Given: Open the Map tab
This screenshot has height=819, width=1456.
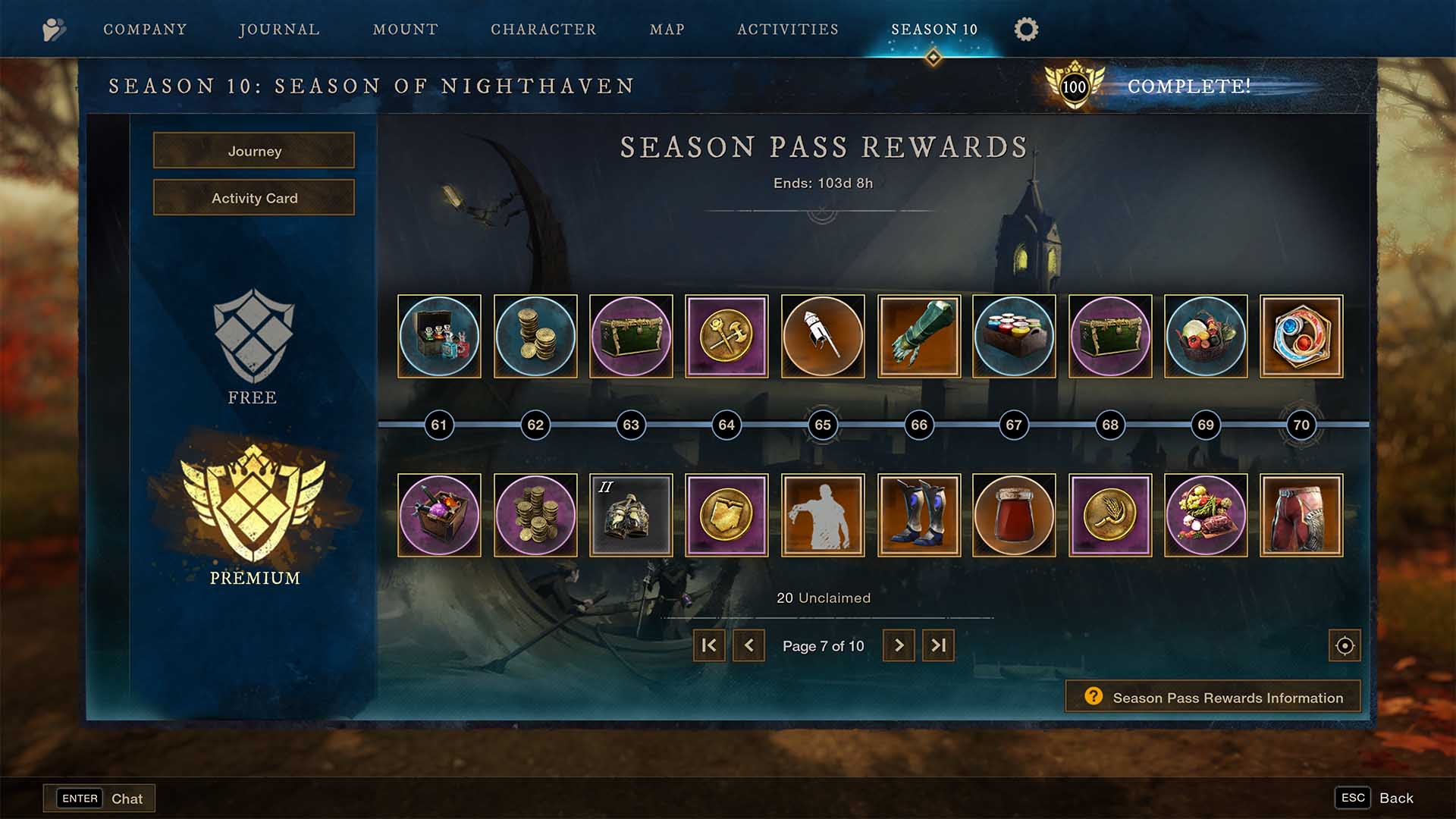Looking at the screenshot, I should coord(666,30).
